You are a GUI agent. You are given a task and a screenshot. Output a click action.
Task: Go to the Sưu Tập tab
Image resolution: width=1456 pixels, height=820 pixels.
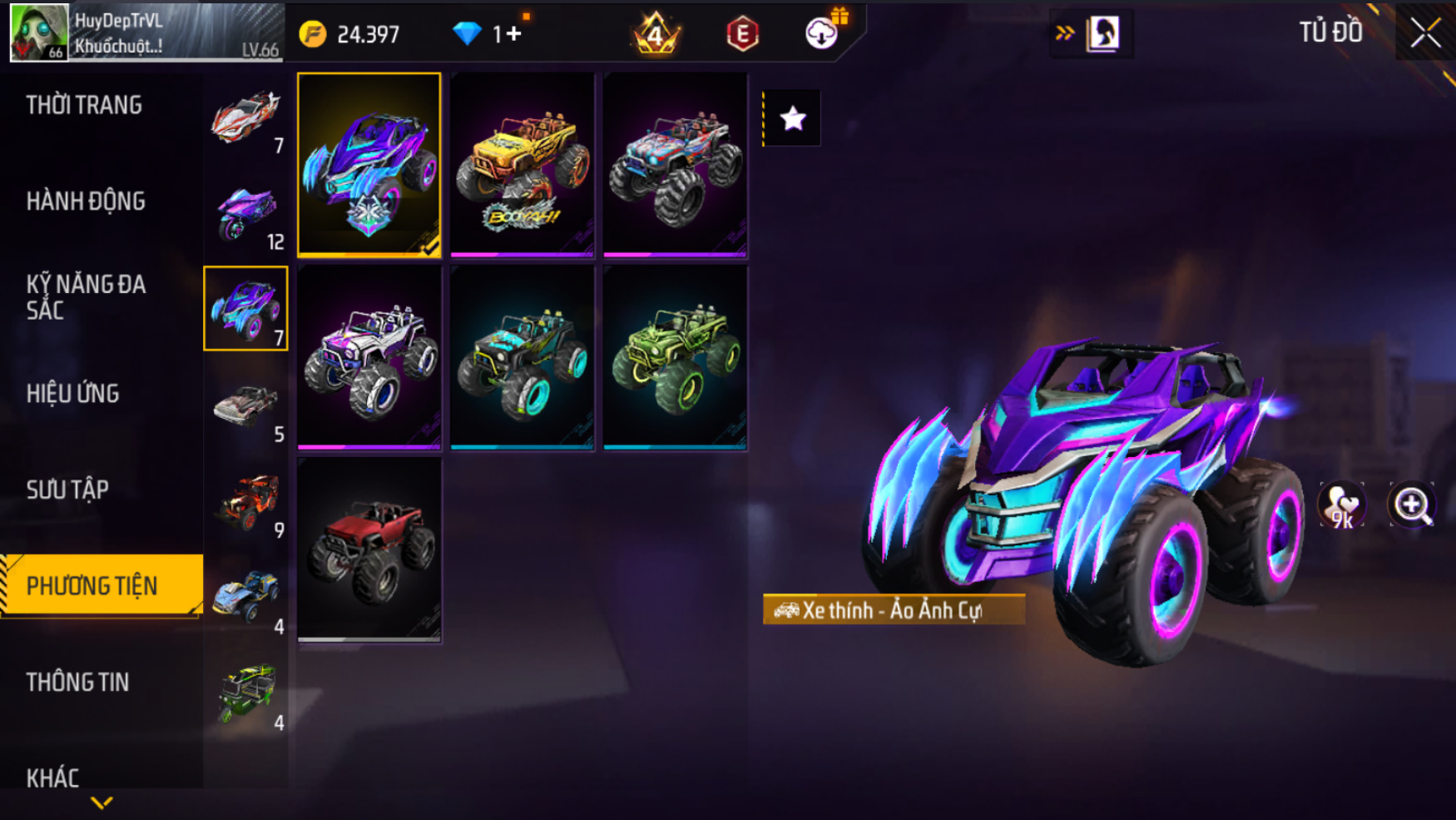(67, 490)
